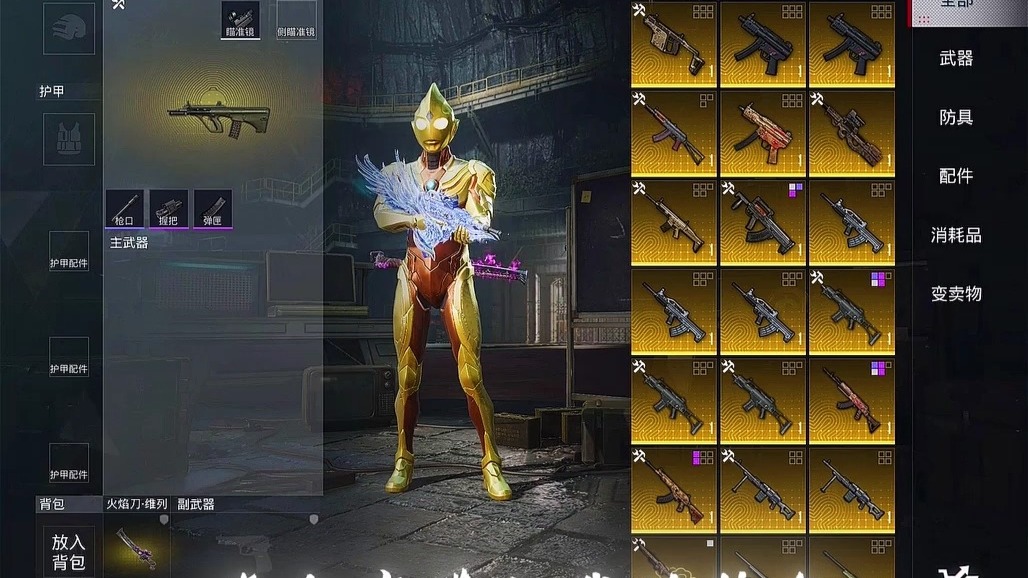Screen dimensions: 1028x578
Task: Select the 弹匣 magazine attachment slot
Action: click(x=213, y=208)
